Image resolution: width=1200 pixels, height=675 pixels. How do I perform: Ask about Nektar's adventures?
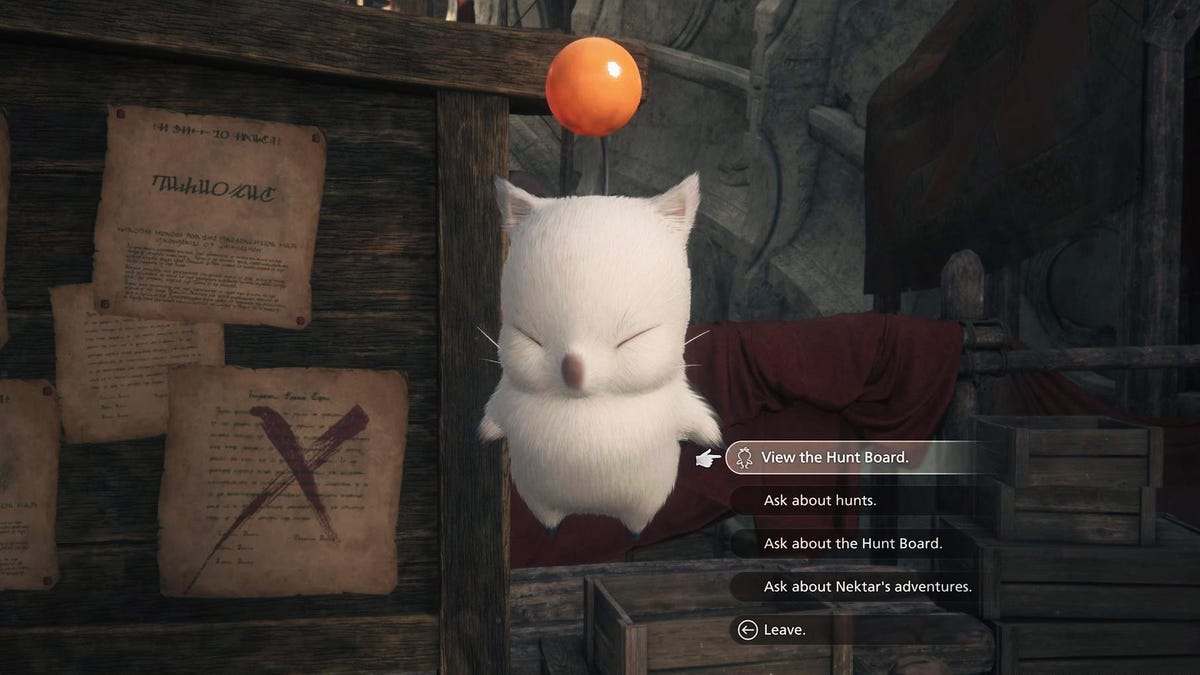(867, 586)
